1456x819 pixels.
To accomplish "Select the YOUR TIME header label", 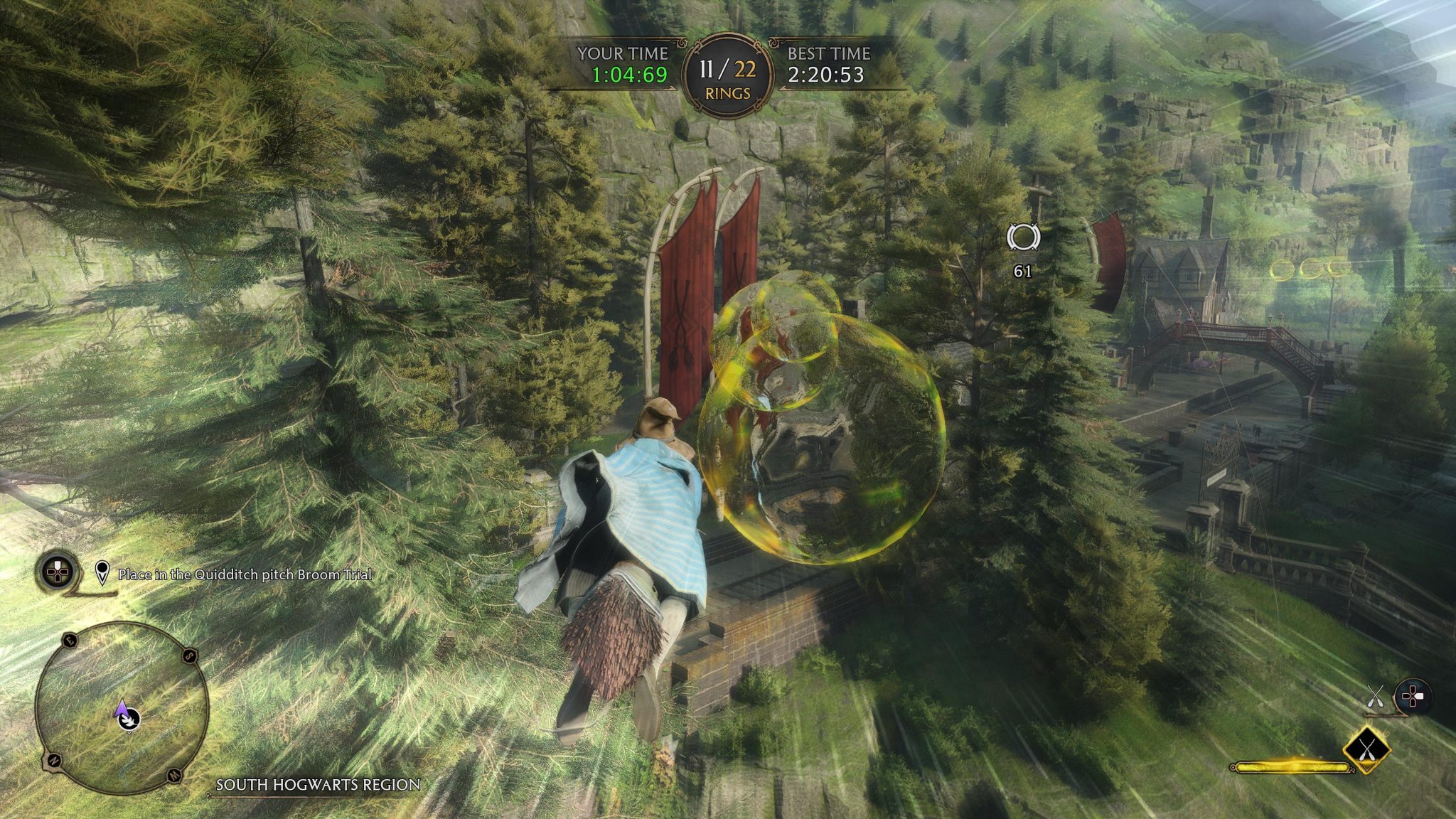I will pyautogui.click(x=623, y=51).
